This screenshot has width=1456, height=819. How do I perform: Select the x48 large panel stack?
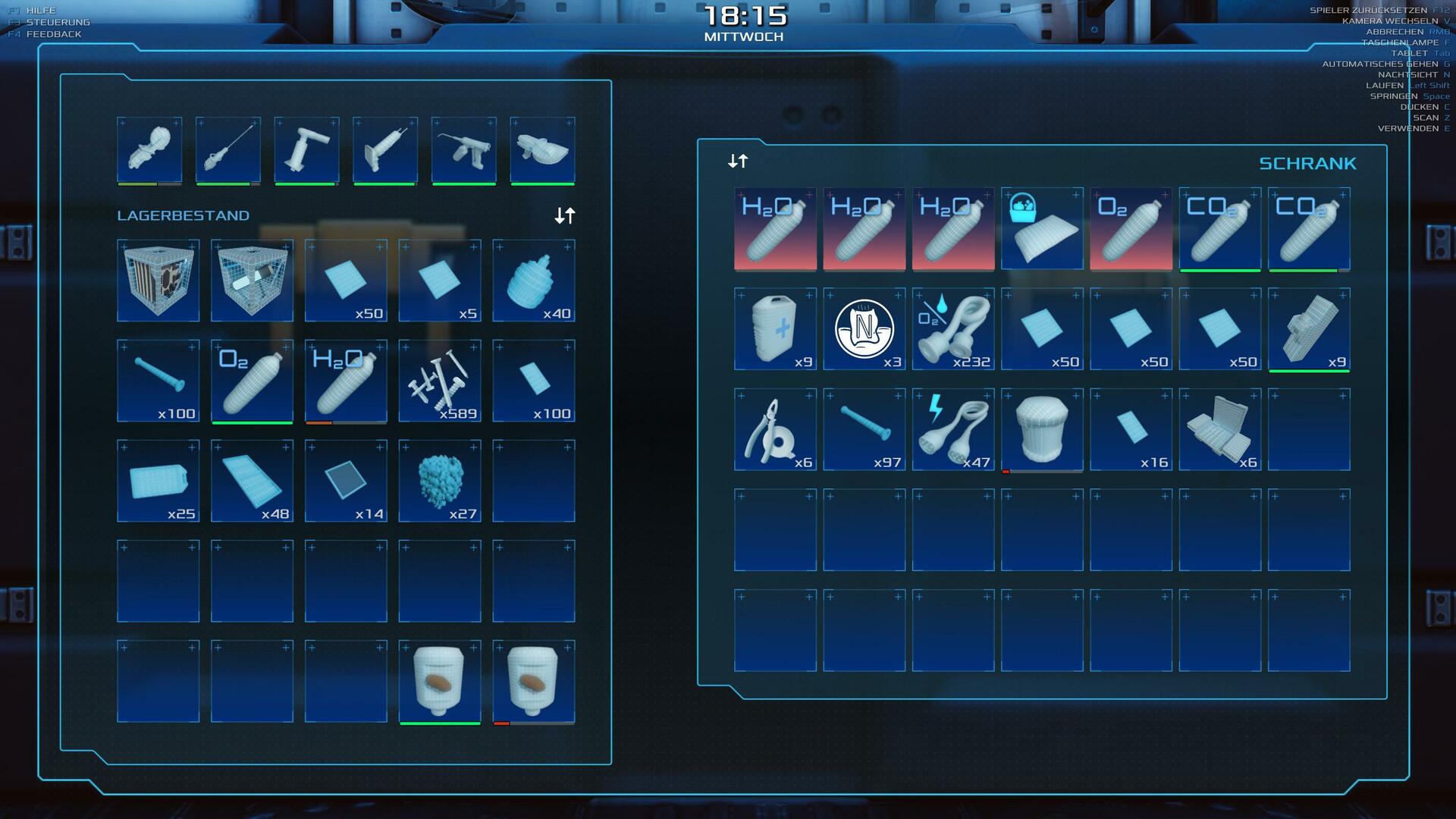pyautogui.click(x=252, y=481)
